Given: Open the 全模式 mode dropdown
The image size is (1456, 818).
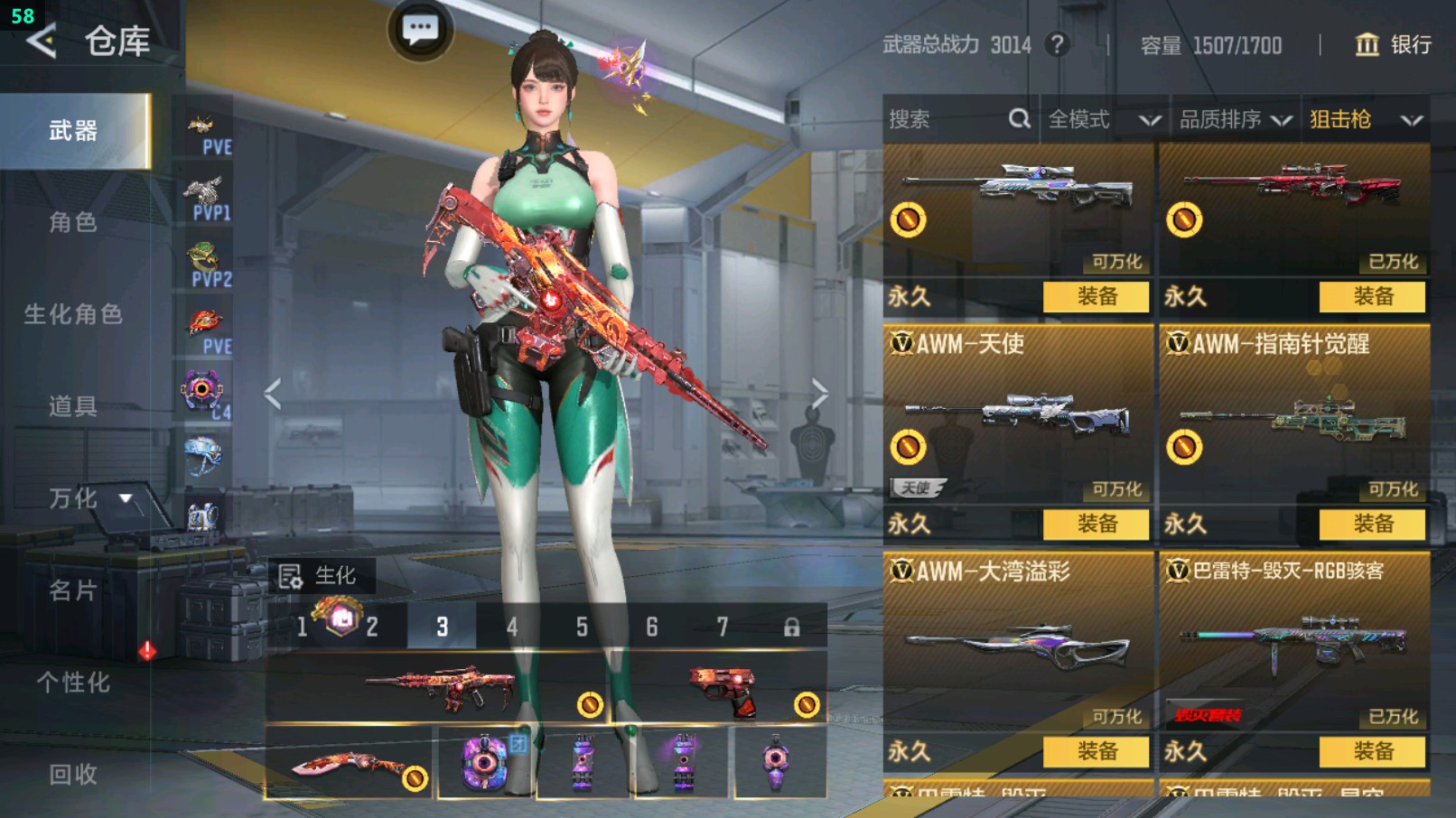Looking at the screenshot, I should pyautogui.click(x=1103, y=119).
